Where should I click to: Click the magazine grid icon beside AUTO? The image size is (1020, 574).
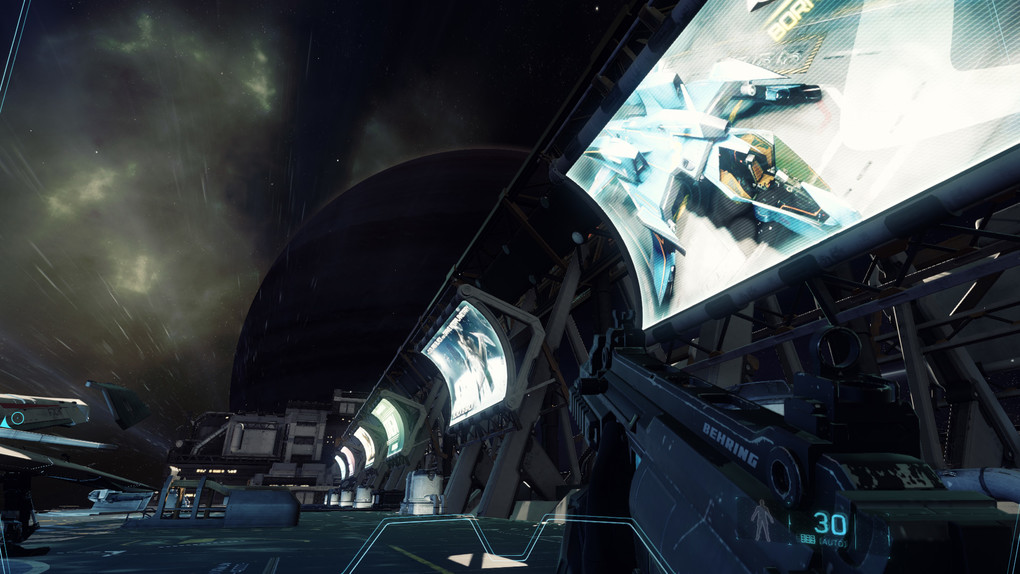[808, 540]
